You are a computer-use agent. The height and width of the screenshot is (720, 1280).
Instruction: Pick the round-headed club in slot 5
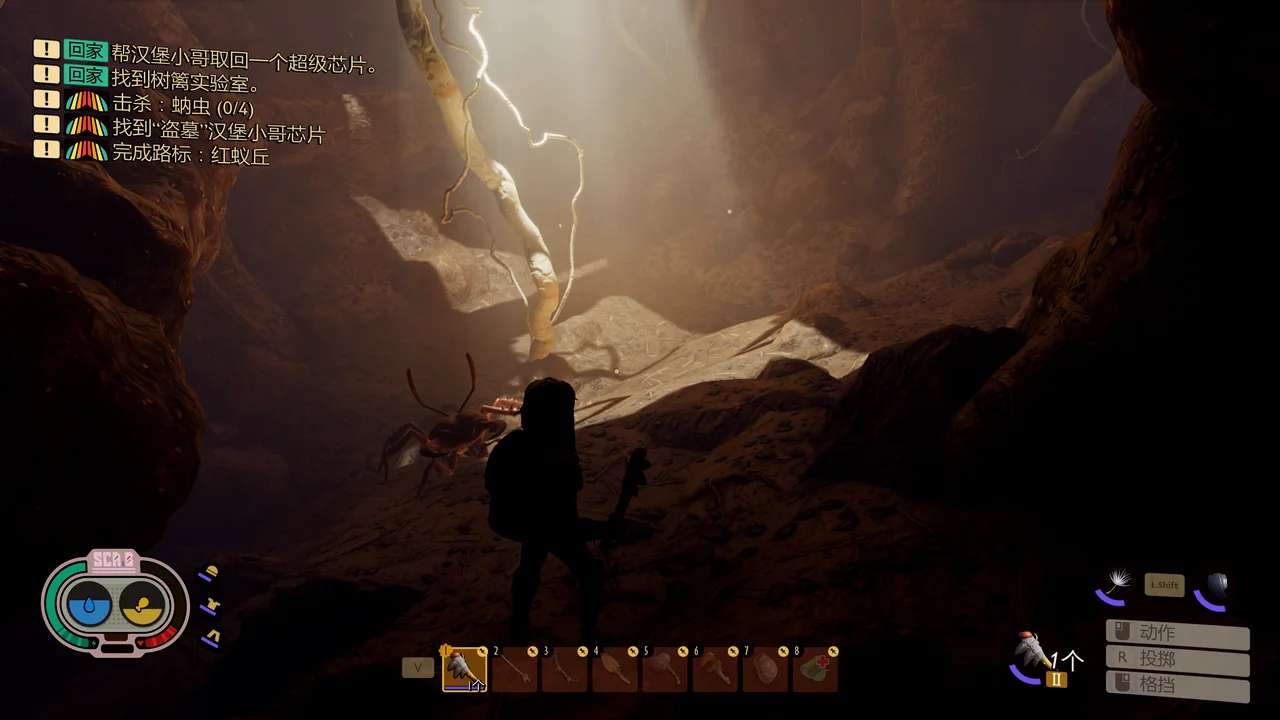tap(665, 669)
